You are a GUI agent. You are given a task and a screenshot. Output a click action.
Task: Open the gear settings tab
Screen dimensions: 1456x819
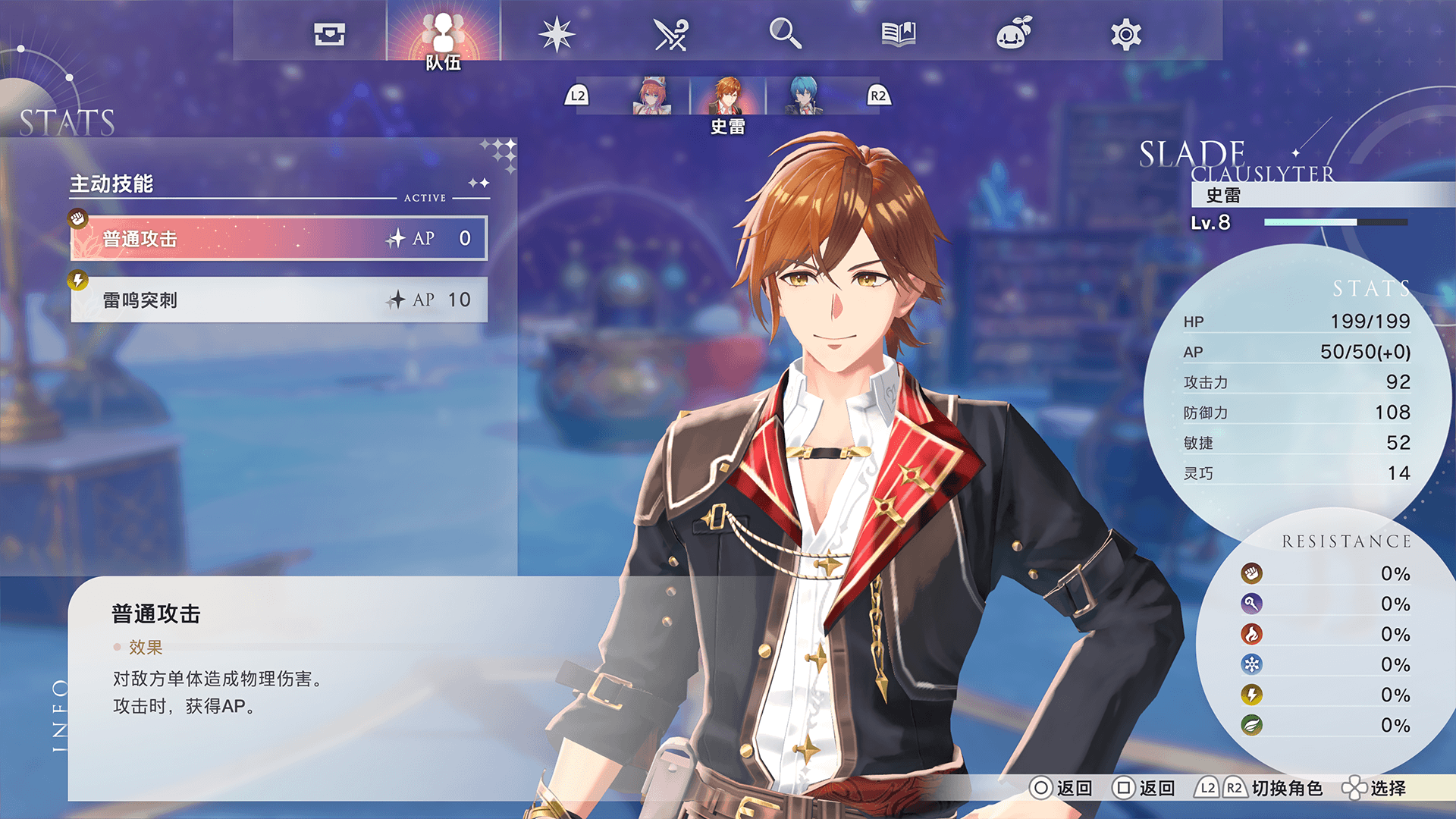coord(1126,34)
